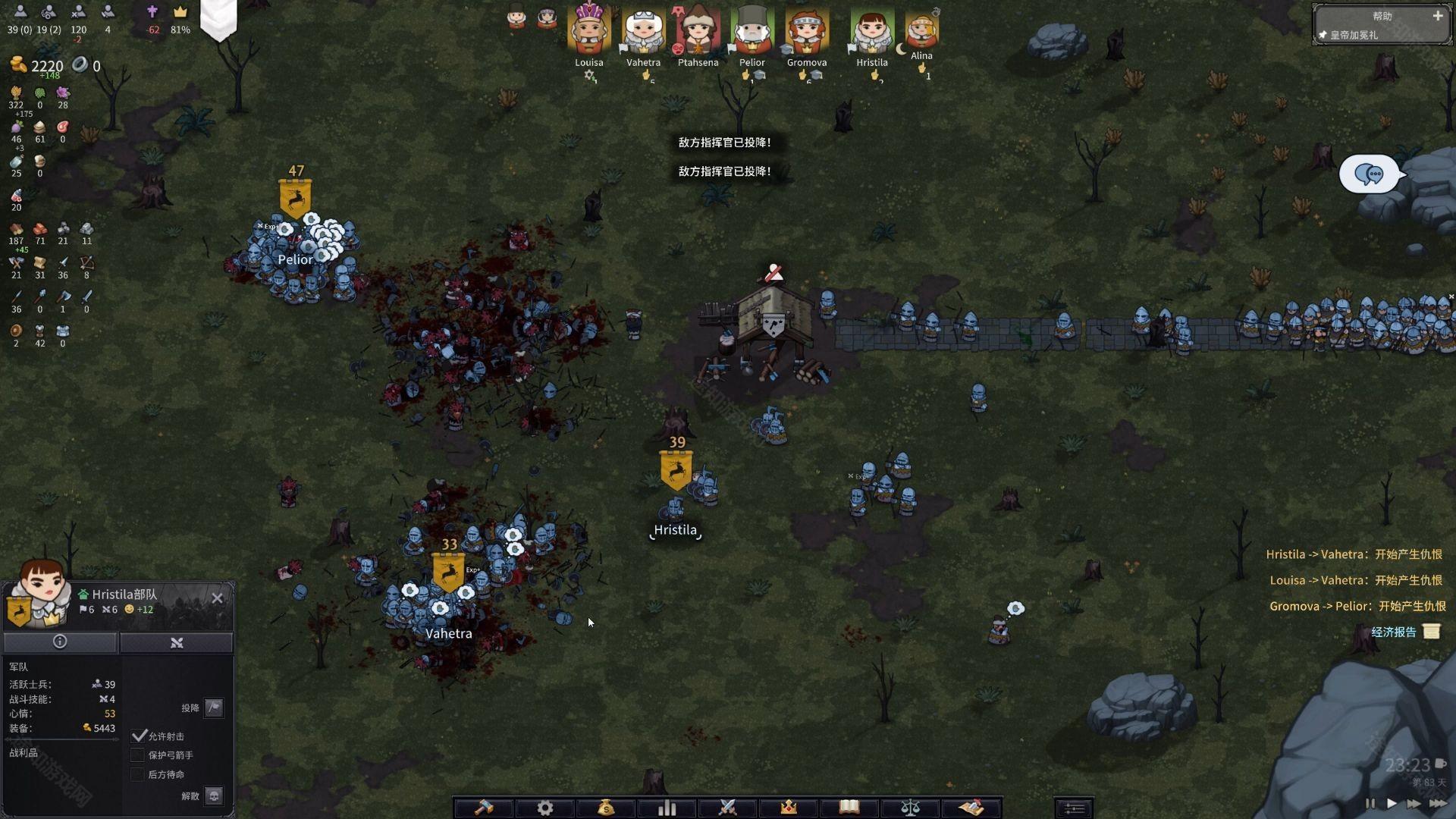Toggle the 允许射击 checkbox
Image resolution: width=1456 pixels, height=819 pixels.
coord(138,736)
